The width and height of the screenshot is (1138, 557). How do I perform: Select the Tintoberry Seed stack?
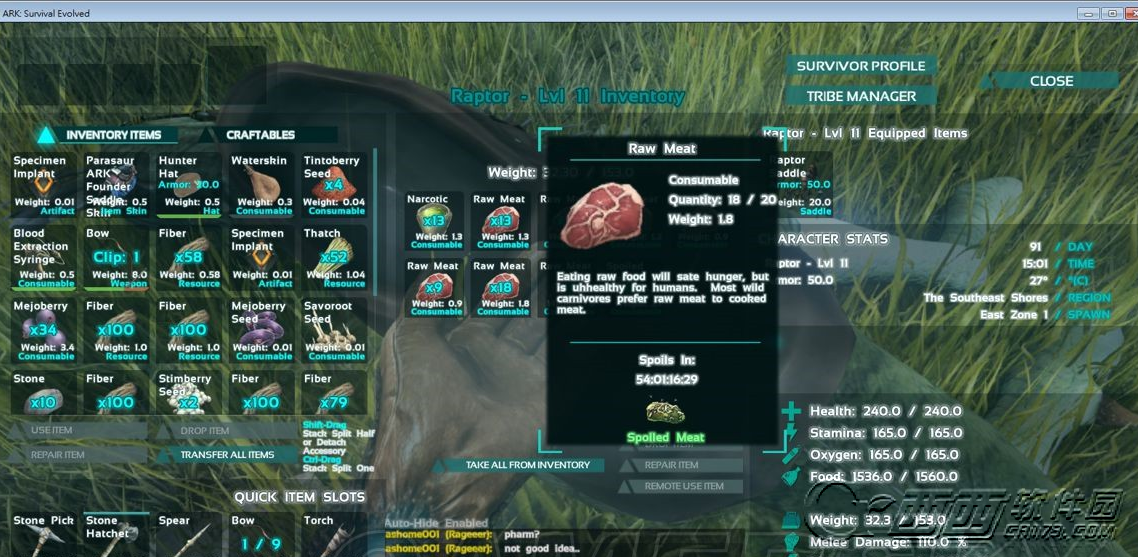334,184
